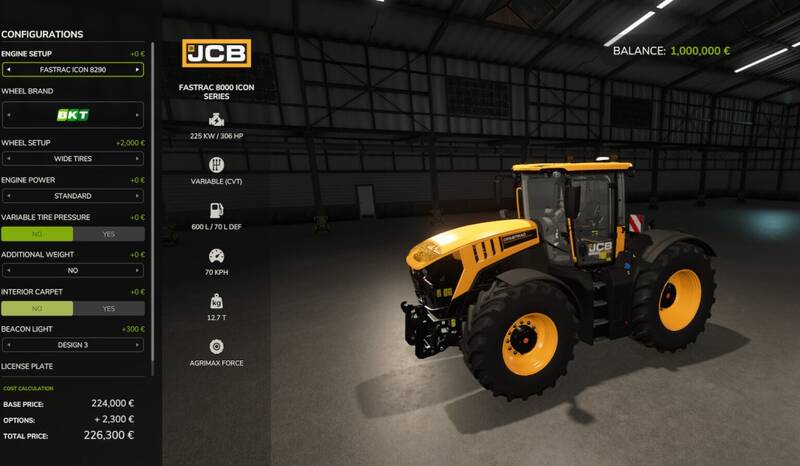The height and width of the screenshot is (466, 800).
Task: Cycle additional weight to the previous option
Action: pyautogui.click(x=8, y=270)
